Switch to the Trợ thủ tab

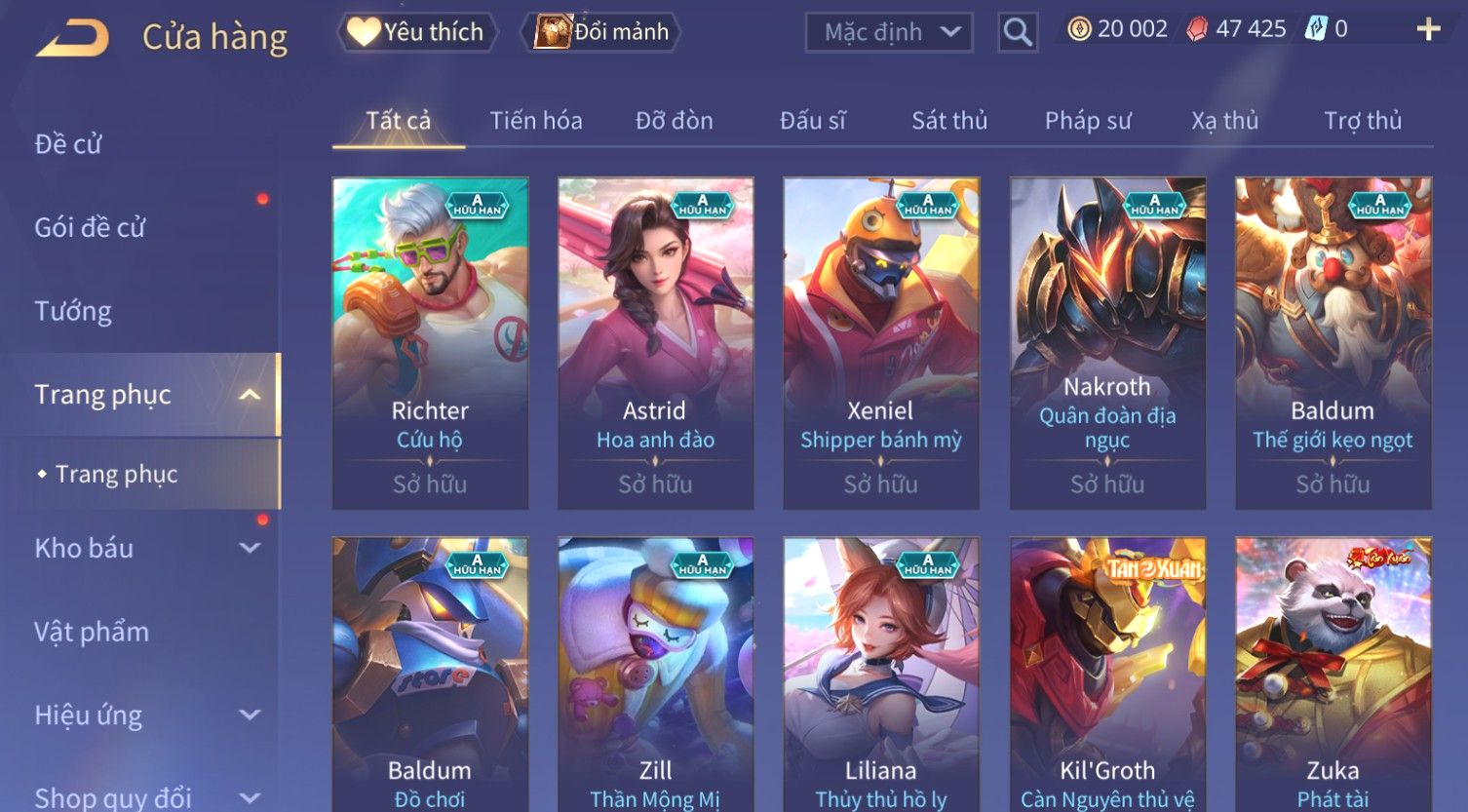click(x=1363, y=121)
